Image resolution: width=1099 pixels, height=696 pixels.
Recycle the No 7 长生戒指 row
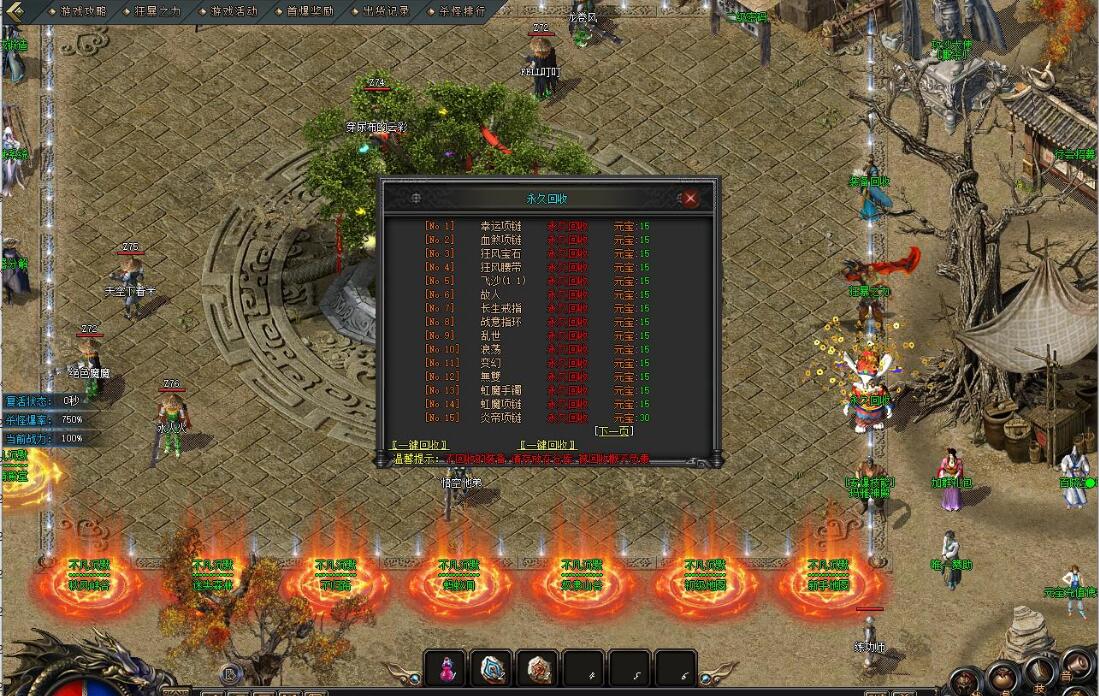(x=568, y=308)
